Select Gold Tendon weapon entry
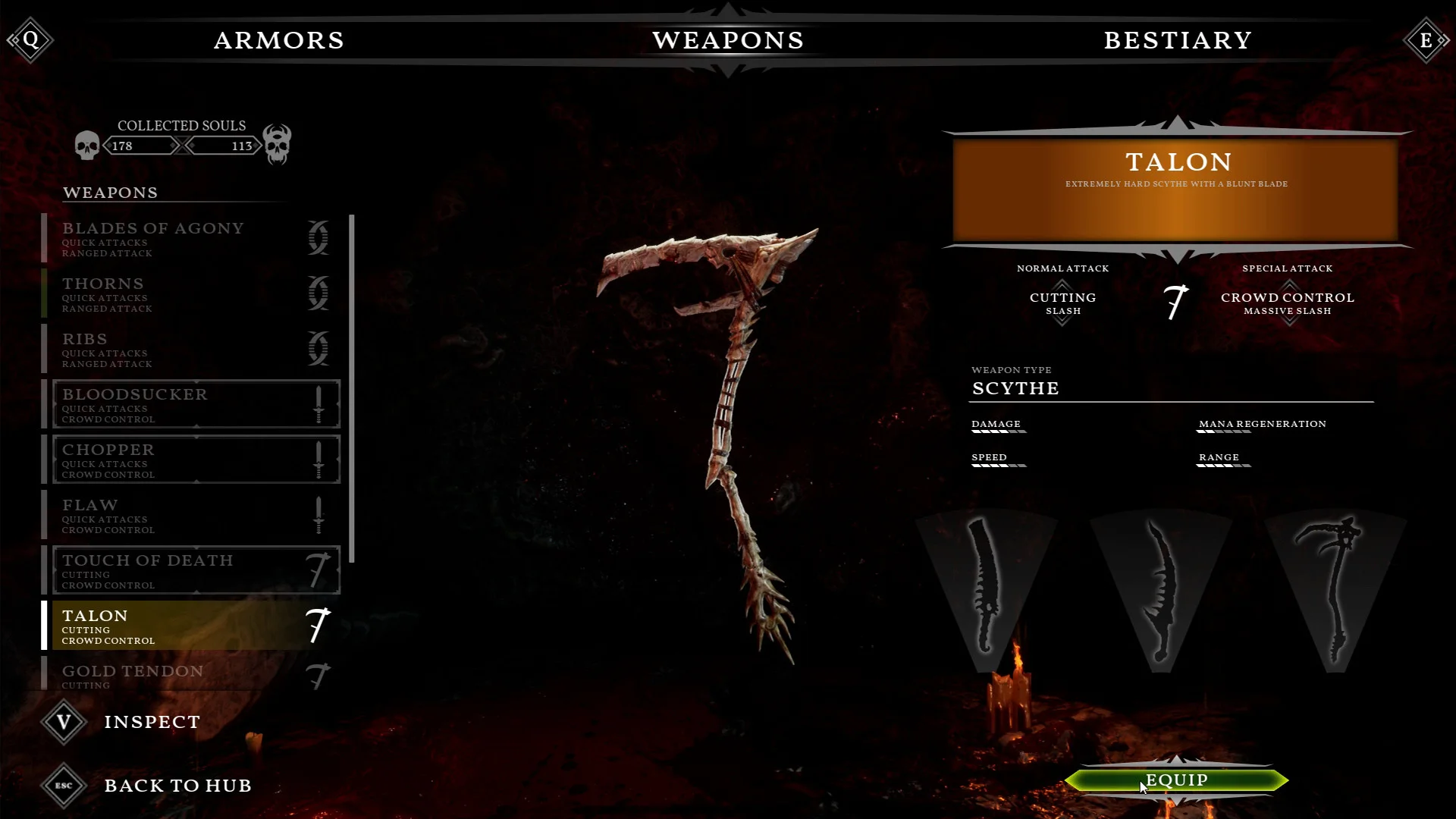The width and height of the screenshot is (1456, 819). pos(190,675)
